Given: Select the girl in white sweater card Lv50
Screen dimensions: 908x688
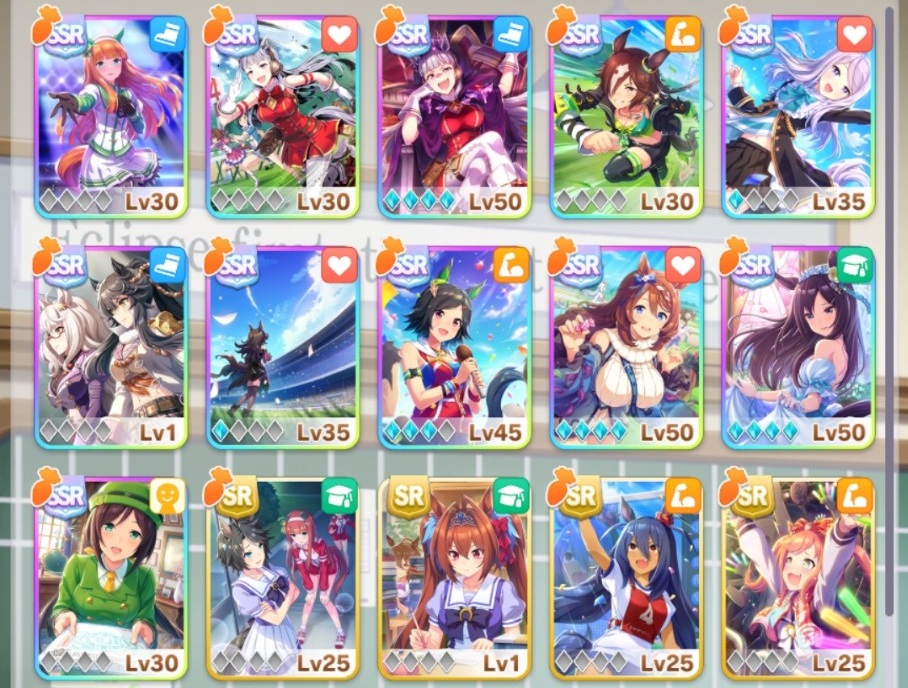Looking at the screenshot, I should click(626, 345).
